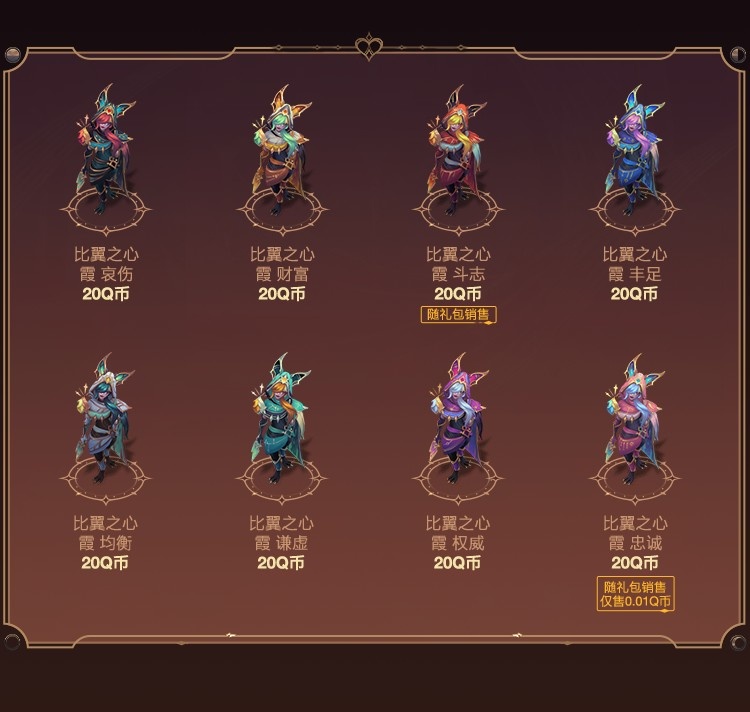Click the 随礼包销售 tag under 霞 斗志
Viewport: 750px width, 712px height.
[x=458, y=314]
